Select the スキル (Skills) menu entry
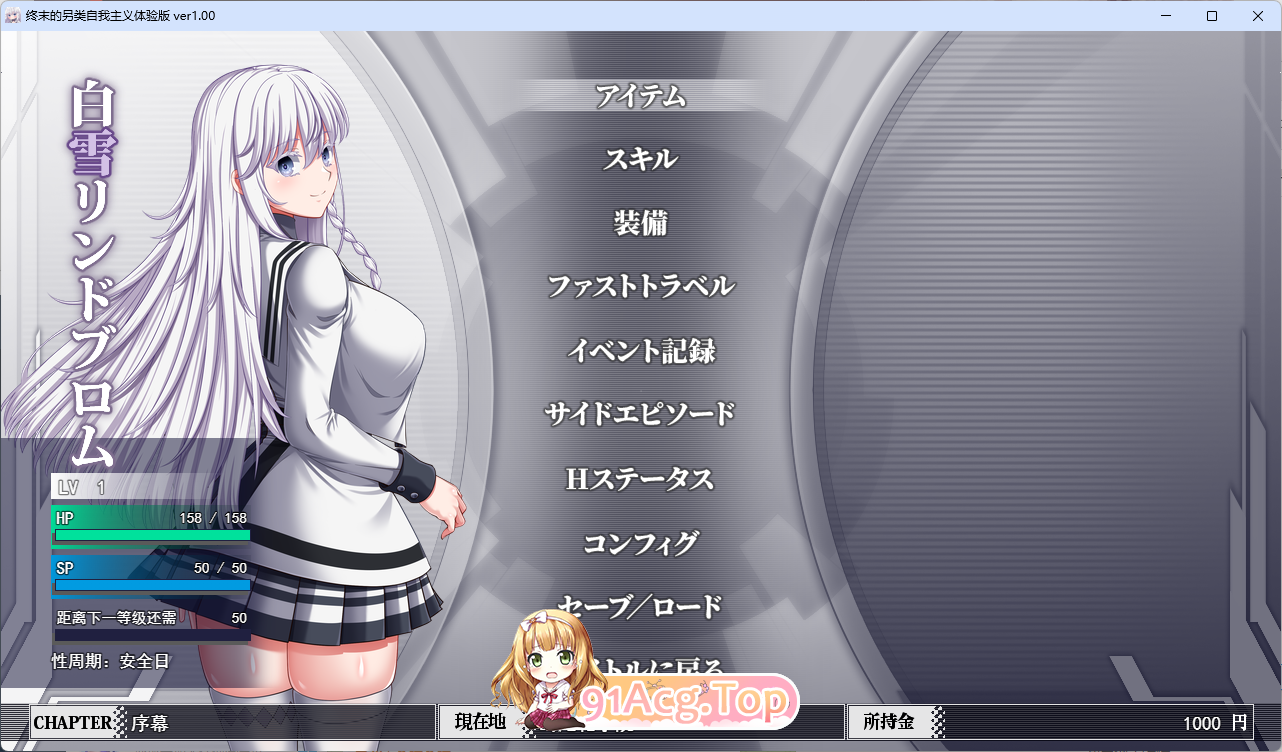1282x752 pixels. click(x=640, y=159)
